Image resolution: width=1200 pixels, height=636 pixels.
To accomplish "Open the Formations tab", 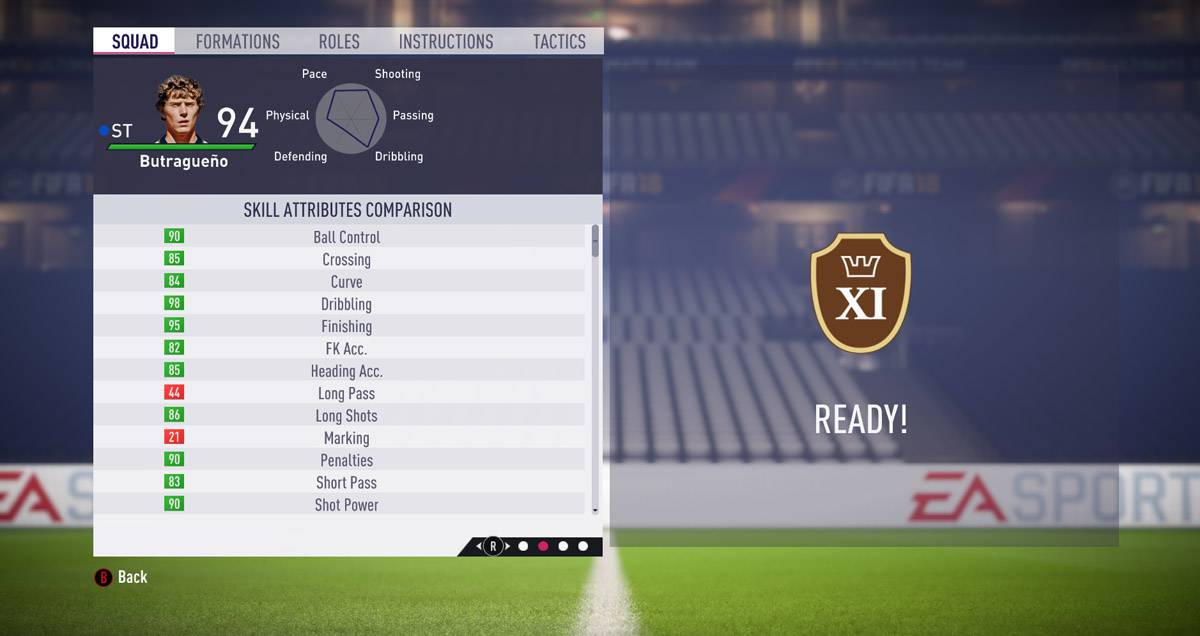I will (x=237, y=41).
